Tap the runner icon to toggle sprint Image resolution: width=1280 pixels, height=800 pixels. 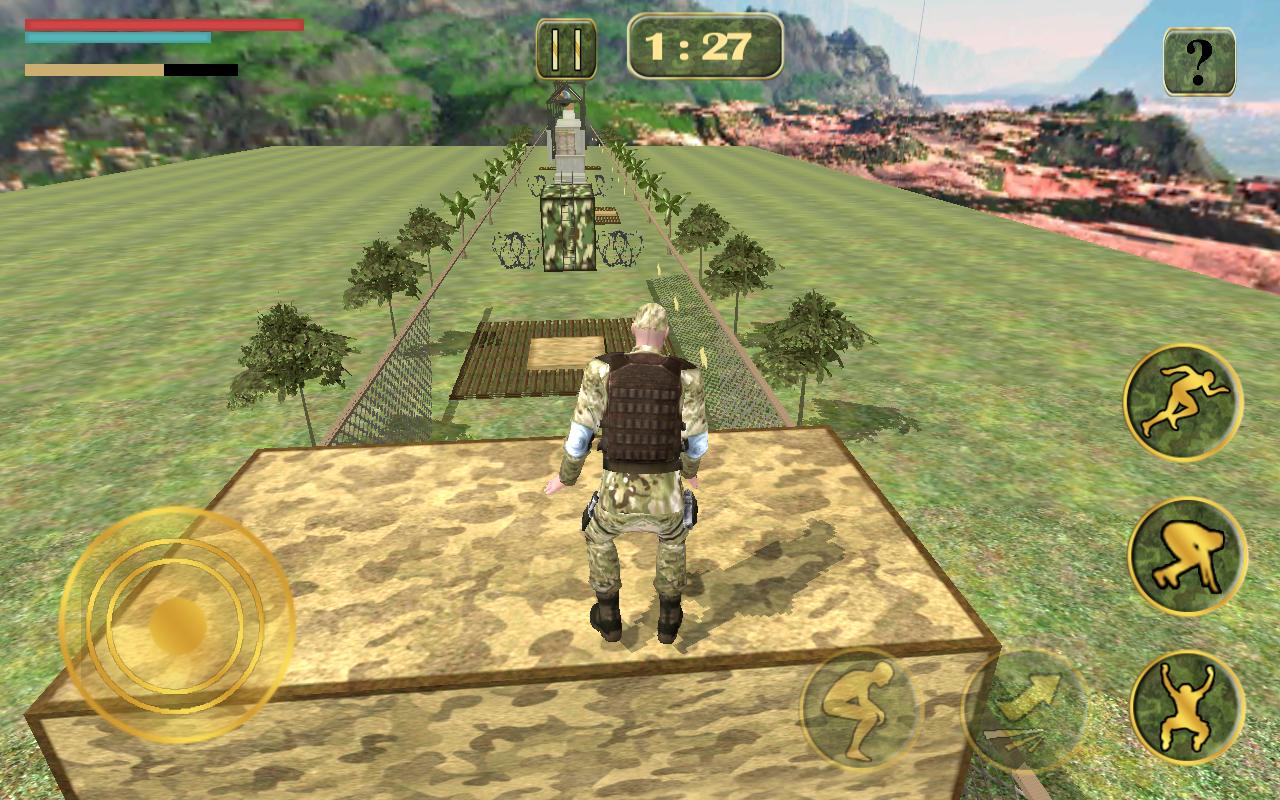(1182, 398)
